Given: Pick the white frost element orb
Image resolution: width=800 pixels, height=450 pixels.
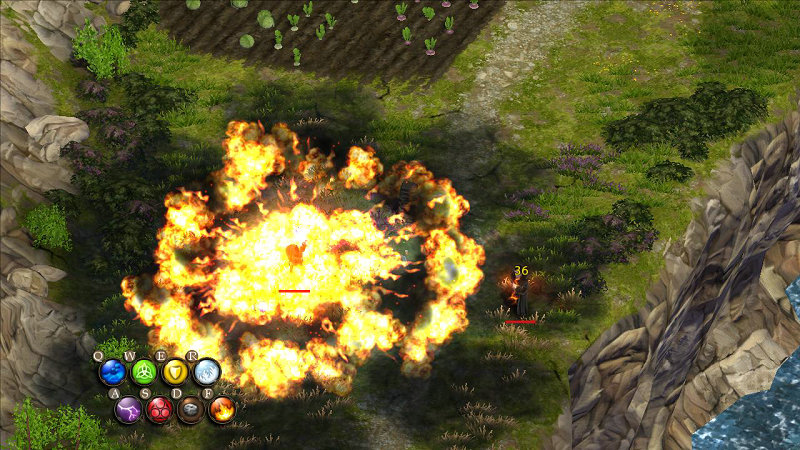Looking at the screenshot, I should [x=206, y=373].
